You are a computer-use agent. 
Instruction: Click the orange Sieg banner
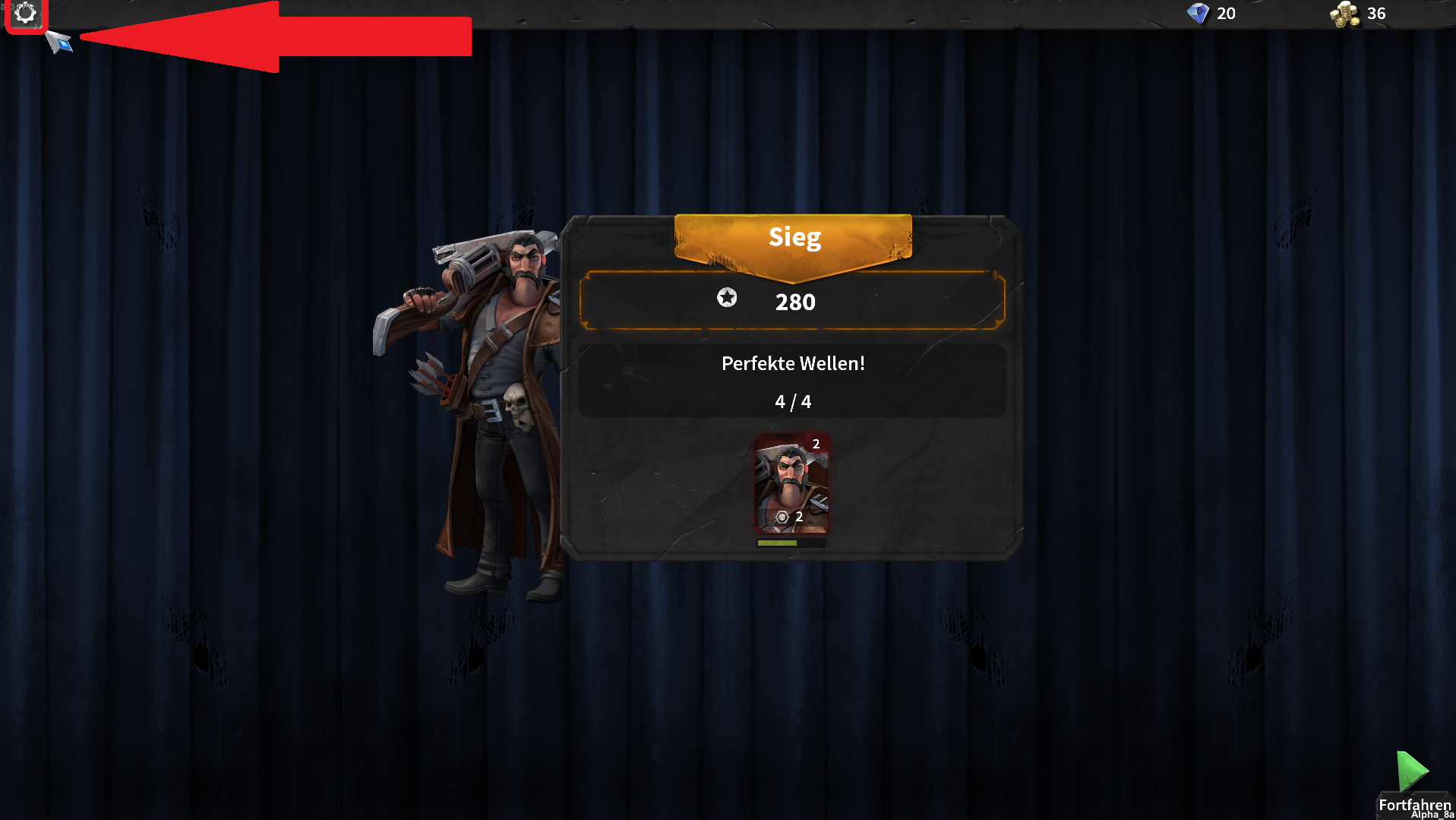(x=794, y=237)
